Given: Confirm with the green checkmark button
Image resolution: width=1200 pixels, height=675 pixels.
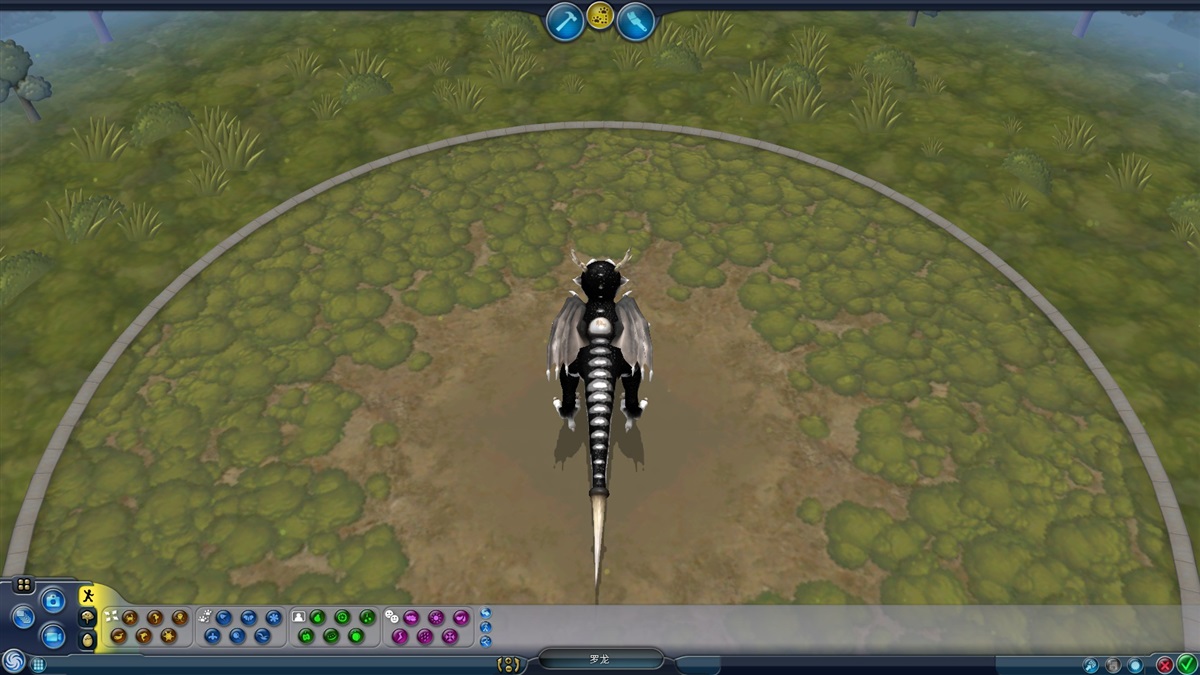Looking at the screenshot, I should click(x=1186, y=663).
